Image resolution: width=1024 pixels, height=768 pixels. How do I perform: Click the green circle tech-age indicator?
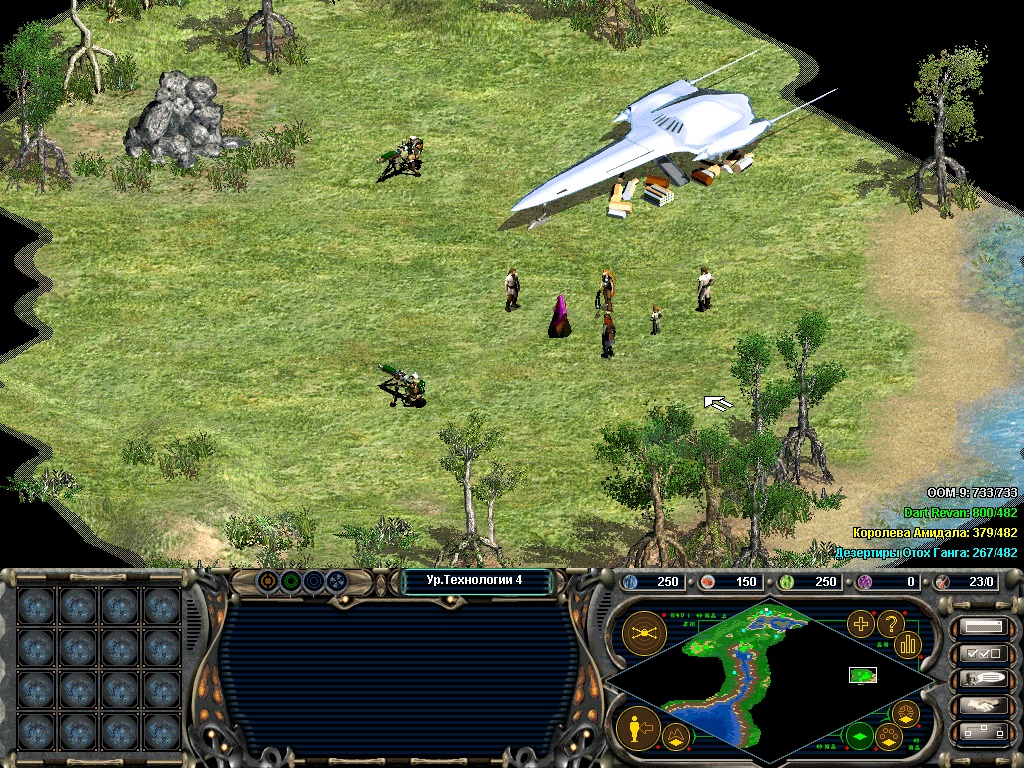pyautogui.click(x=290, y=580)
